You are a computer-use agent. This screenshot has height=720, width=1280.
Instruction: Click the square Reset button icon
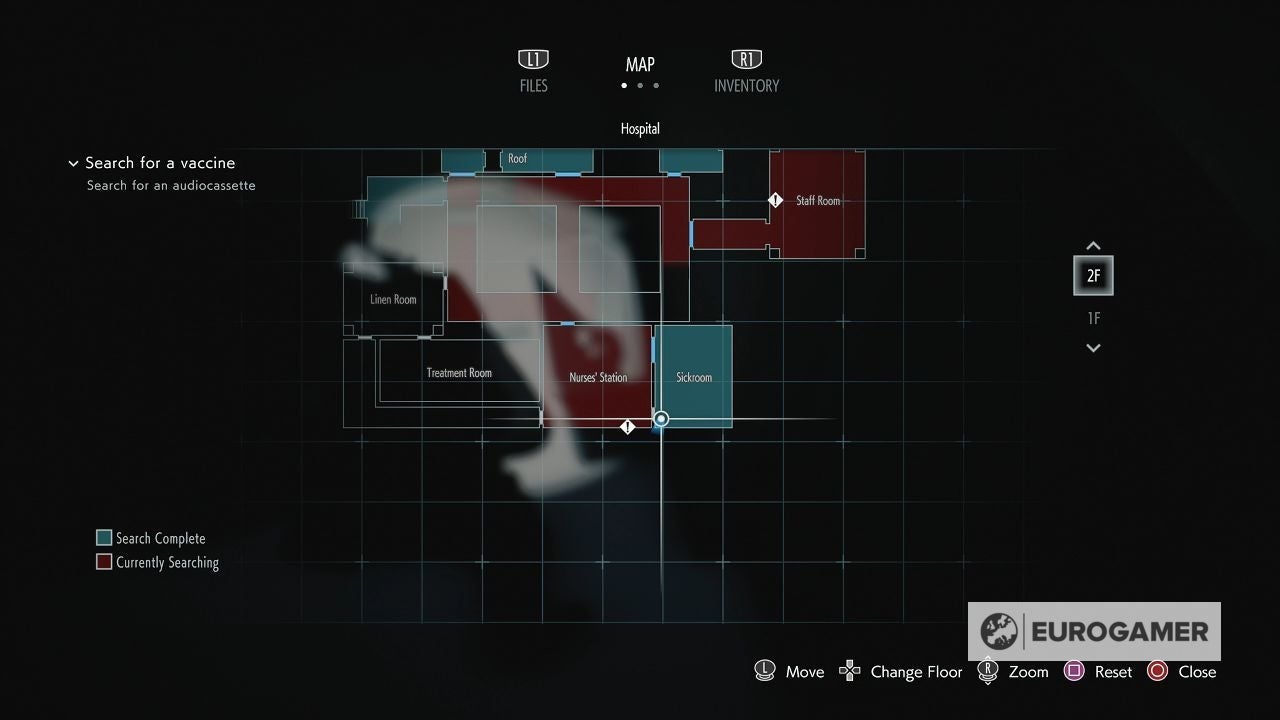(1073, 671)
